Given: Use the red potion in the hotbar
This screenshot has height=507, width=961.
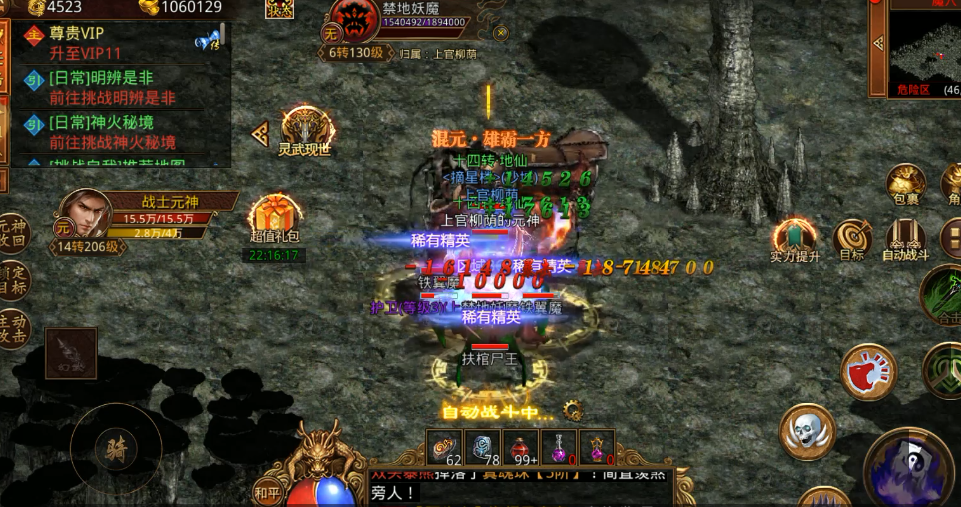Looking at the screenshot, I should pyautogui.click(x=521, y=448).
